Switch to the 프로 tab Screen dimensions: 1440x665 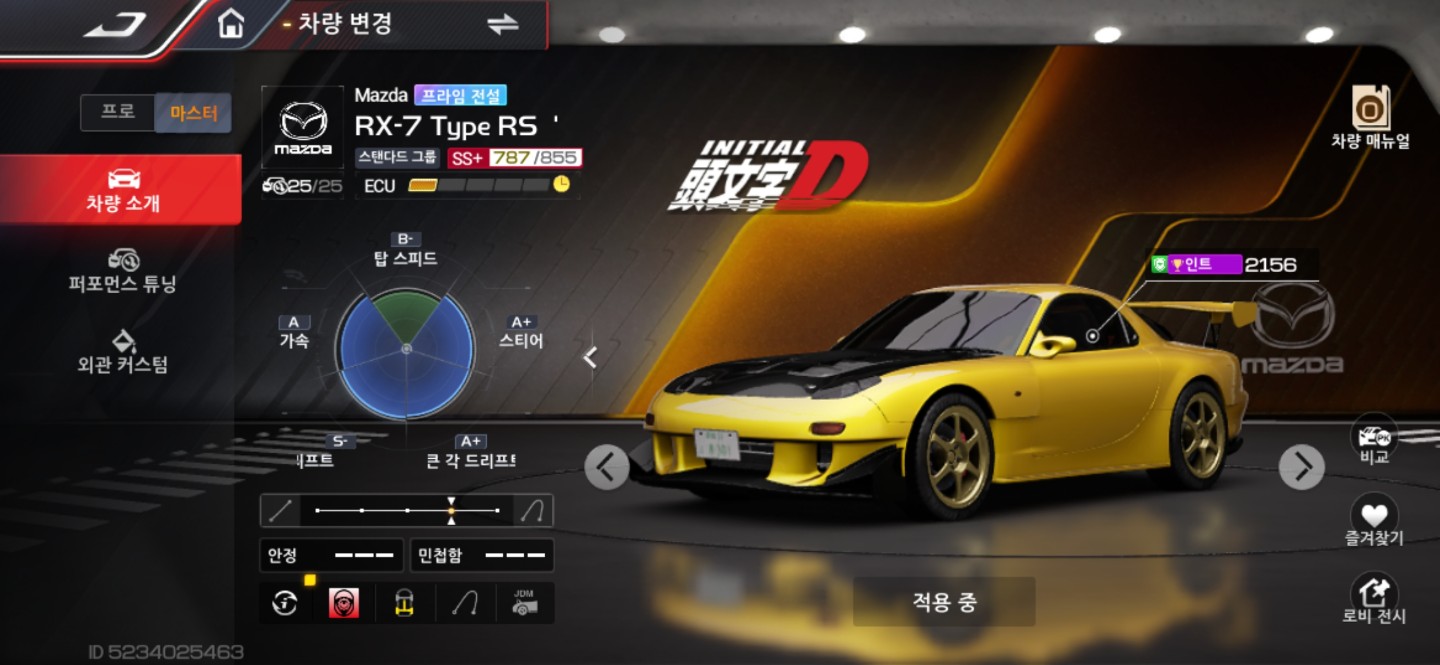(118, 112)
